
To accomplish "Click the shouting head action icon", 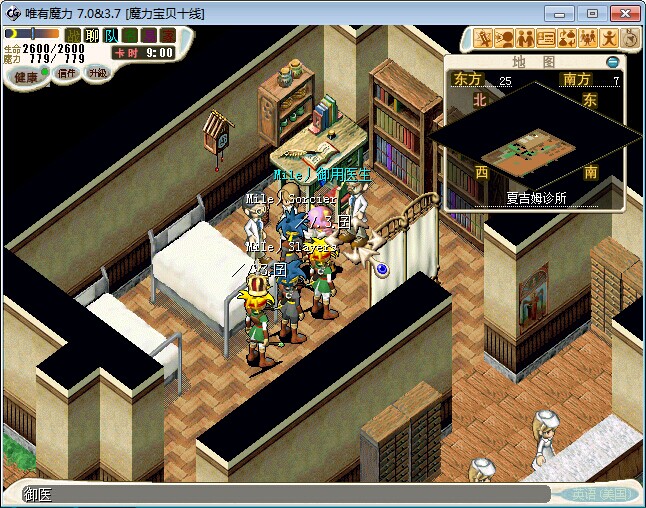I will pos(504,39).
